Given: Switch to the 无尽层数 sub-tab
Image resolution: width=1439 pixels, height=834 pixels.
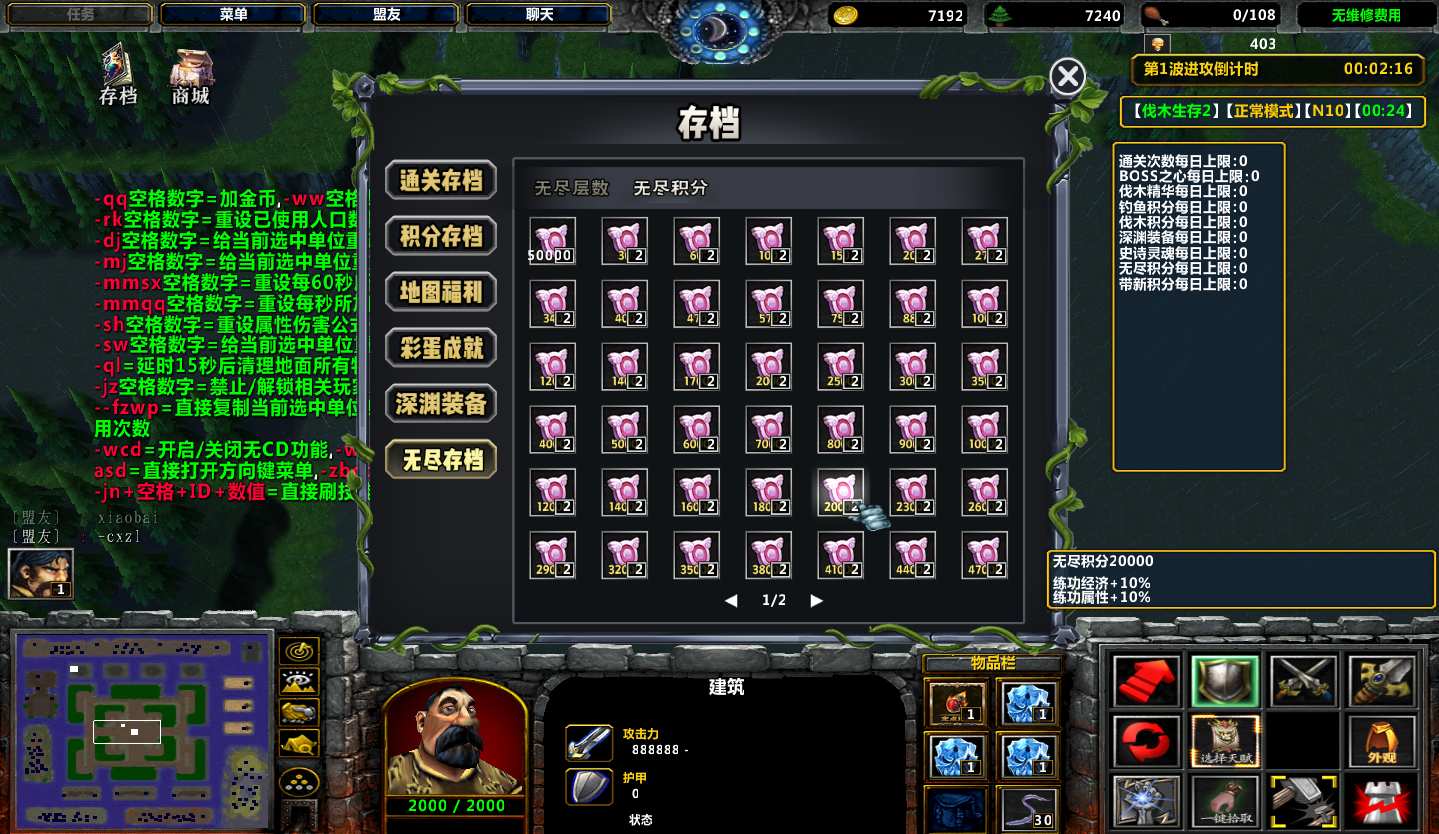Looking at the screenshot, I should pos(571,188).
